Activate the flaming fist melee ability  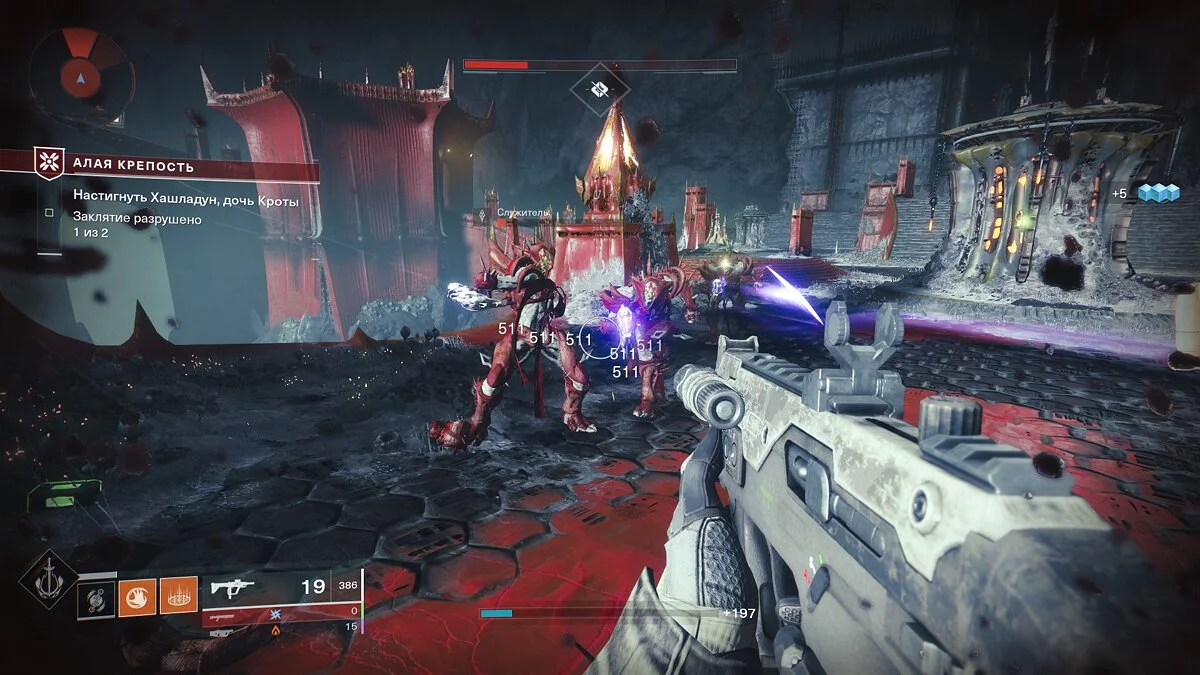[x=135, y=597]
